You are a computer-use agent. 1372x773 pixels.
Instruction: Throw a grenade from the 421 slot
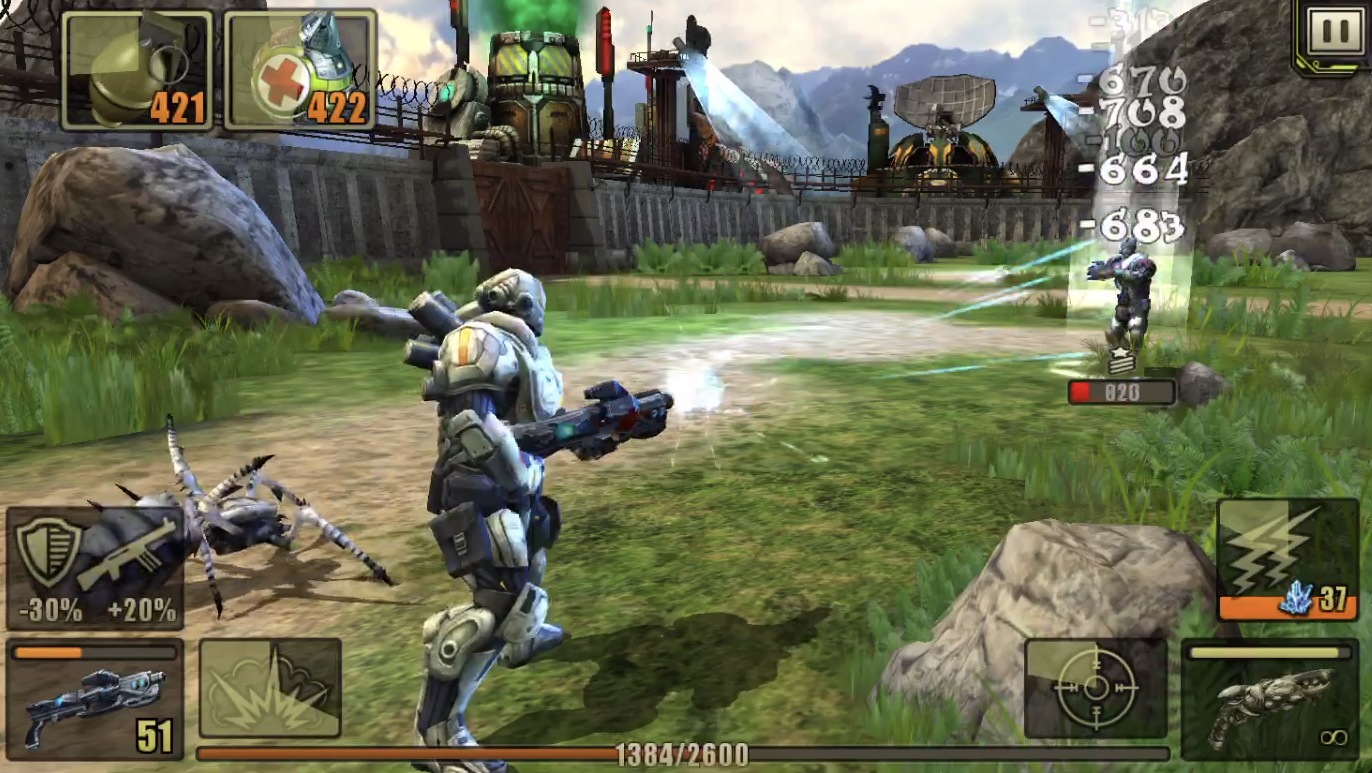click(137, 70)
